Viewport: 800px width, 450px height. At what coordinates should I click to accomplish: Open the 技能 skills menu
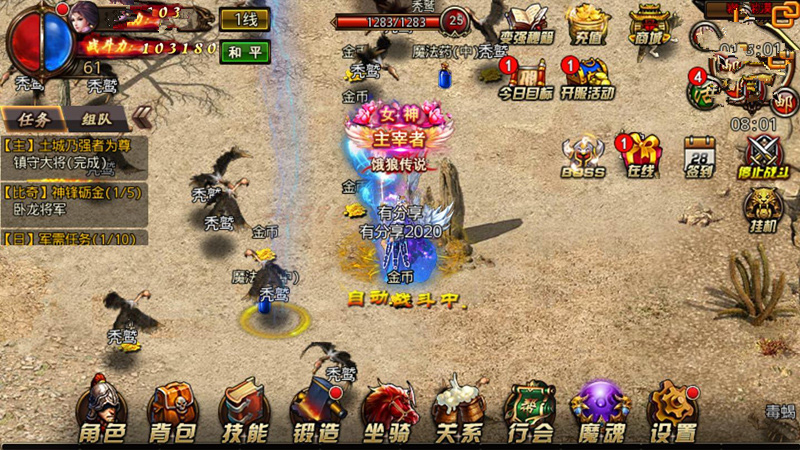(x=244, y=410)
